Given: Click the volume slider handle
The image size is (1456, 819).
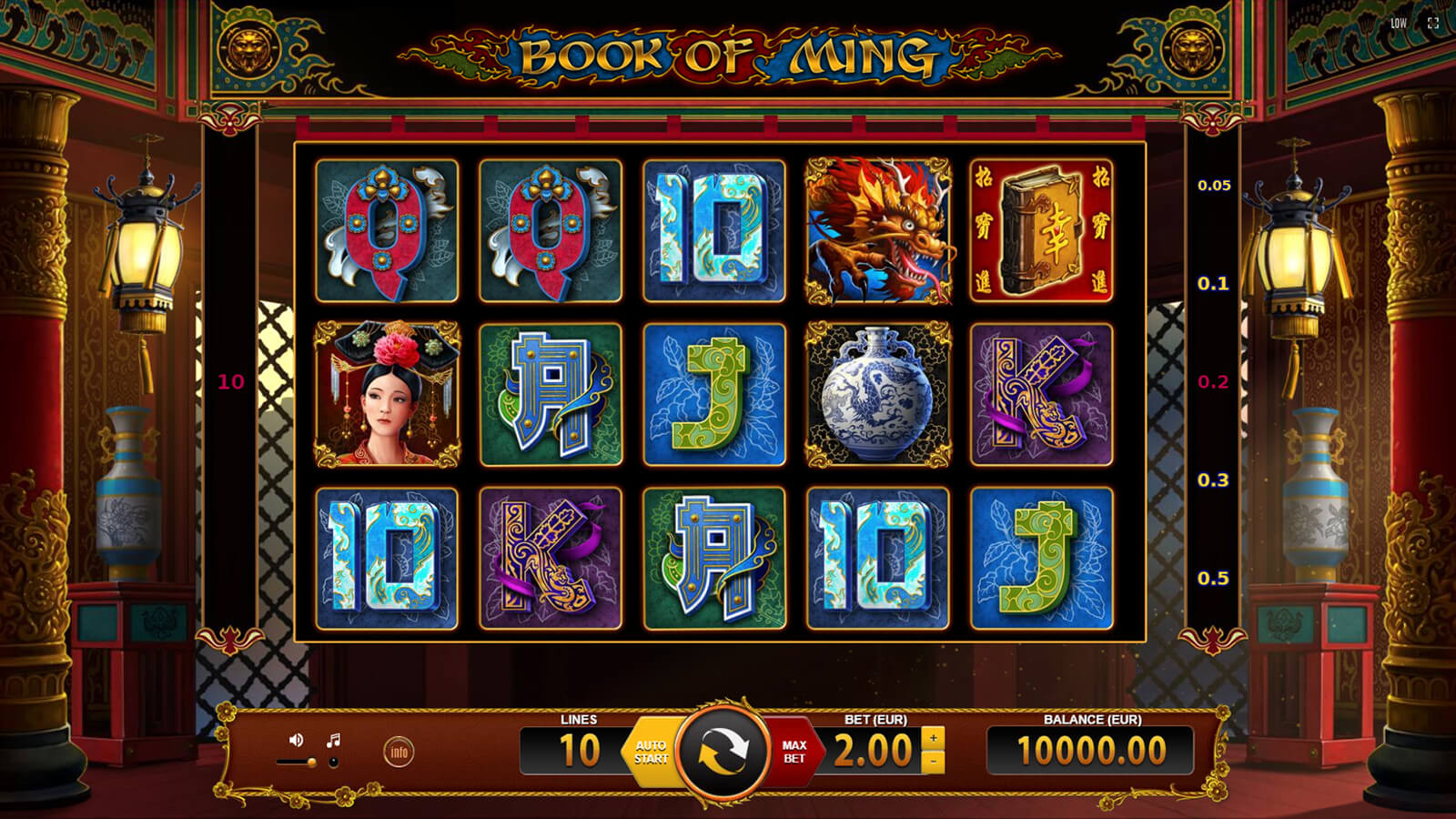Looking at the screenshot, I should (x=312, y=763).
